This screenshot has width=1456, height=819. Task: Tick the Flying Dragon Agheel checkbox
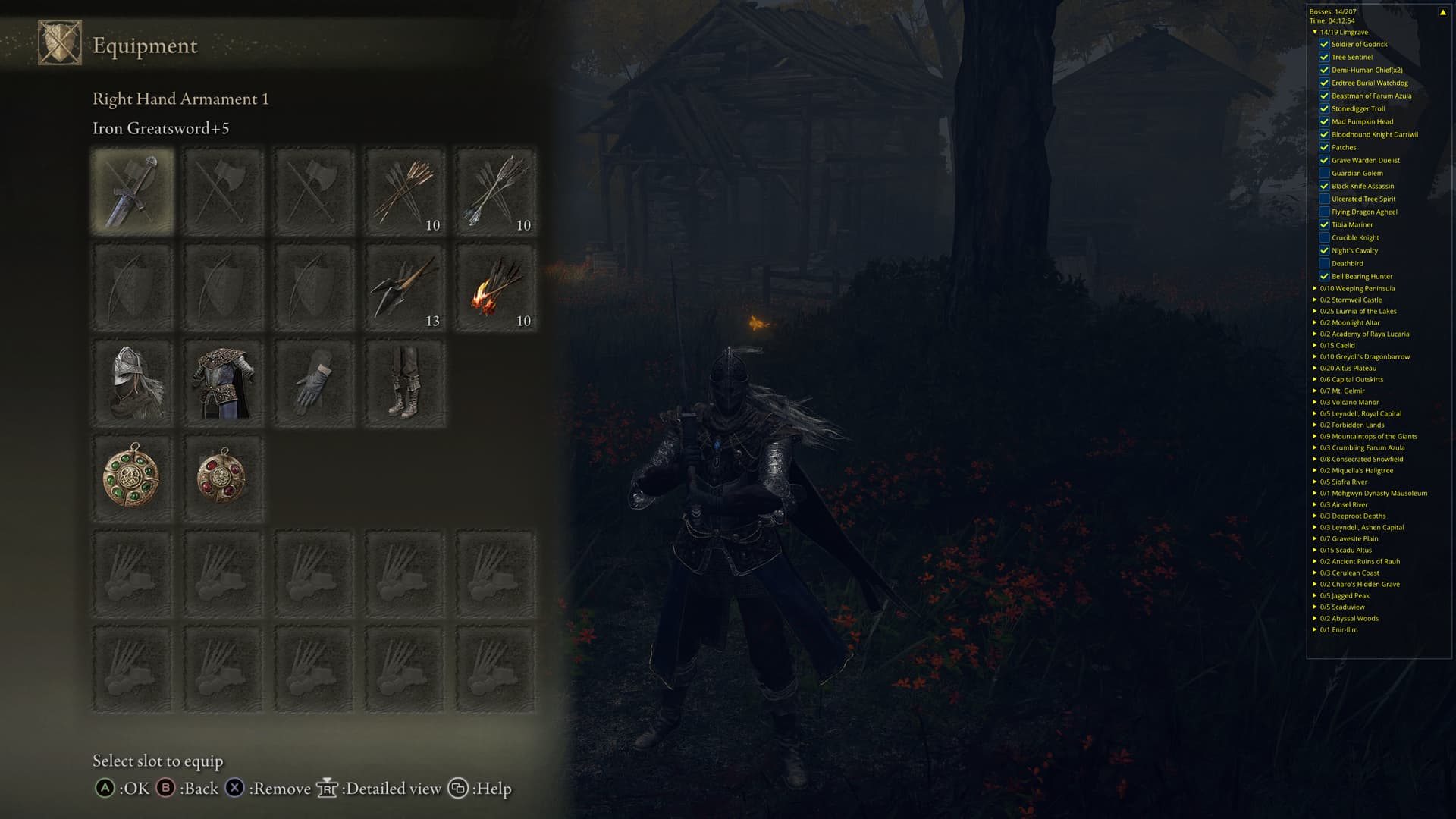[1324, 212]
